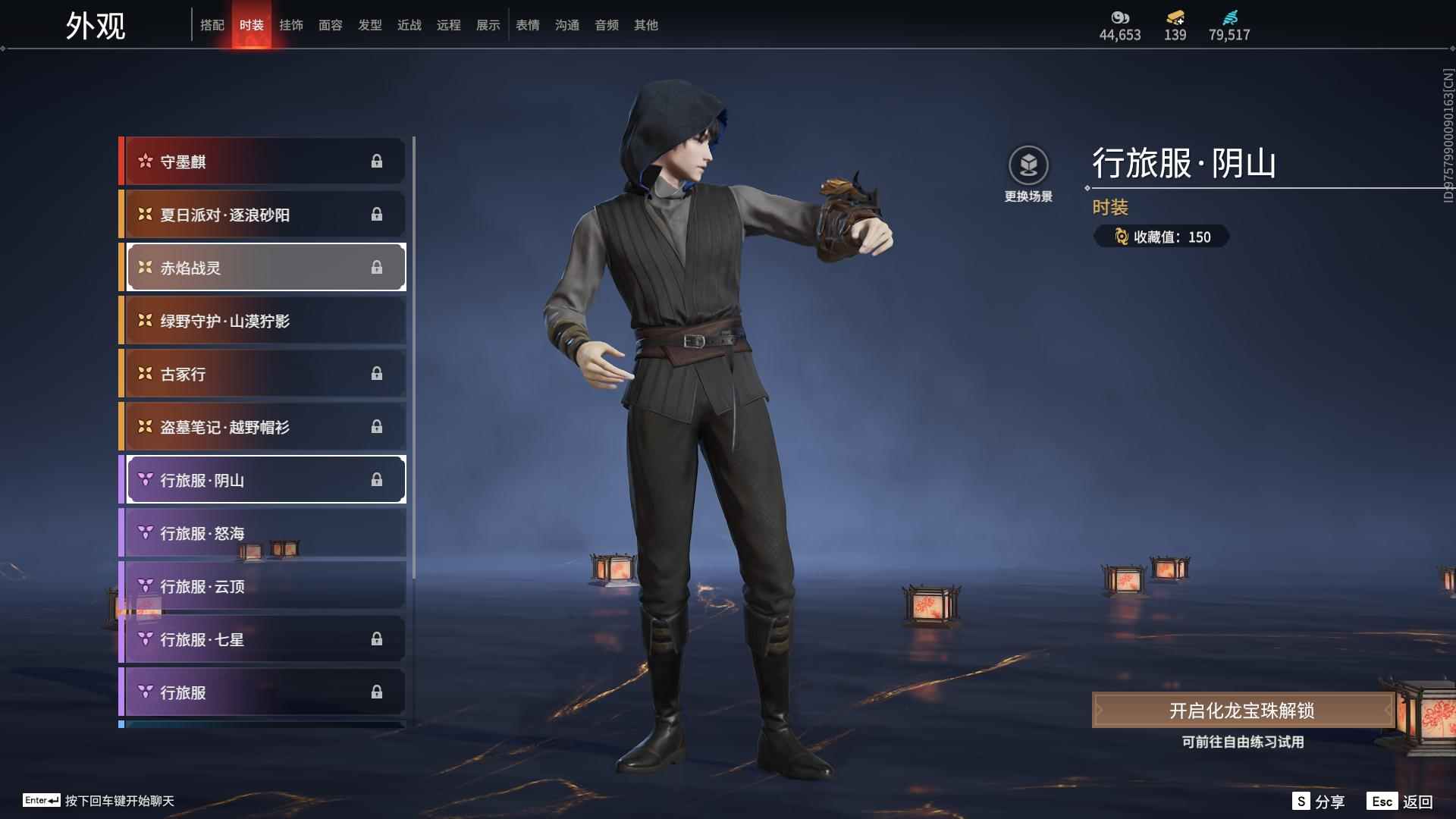Select the 面容 face tab
The width and height of the screenshot is (1456, 819).
point(331,25)
